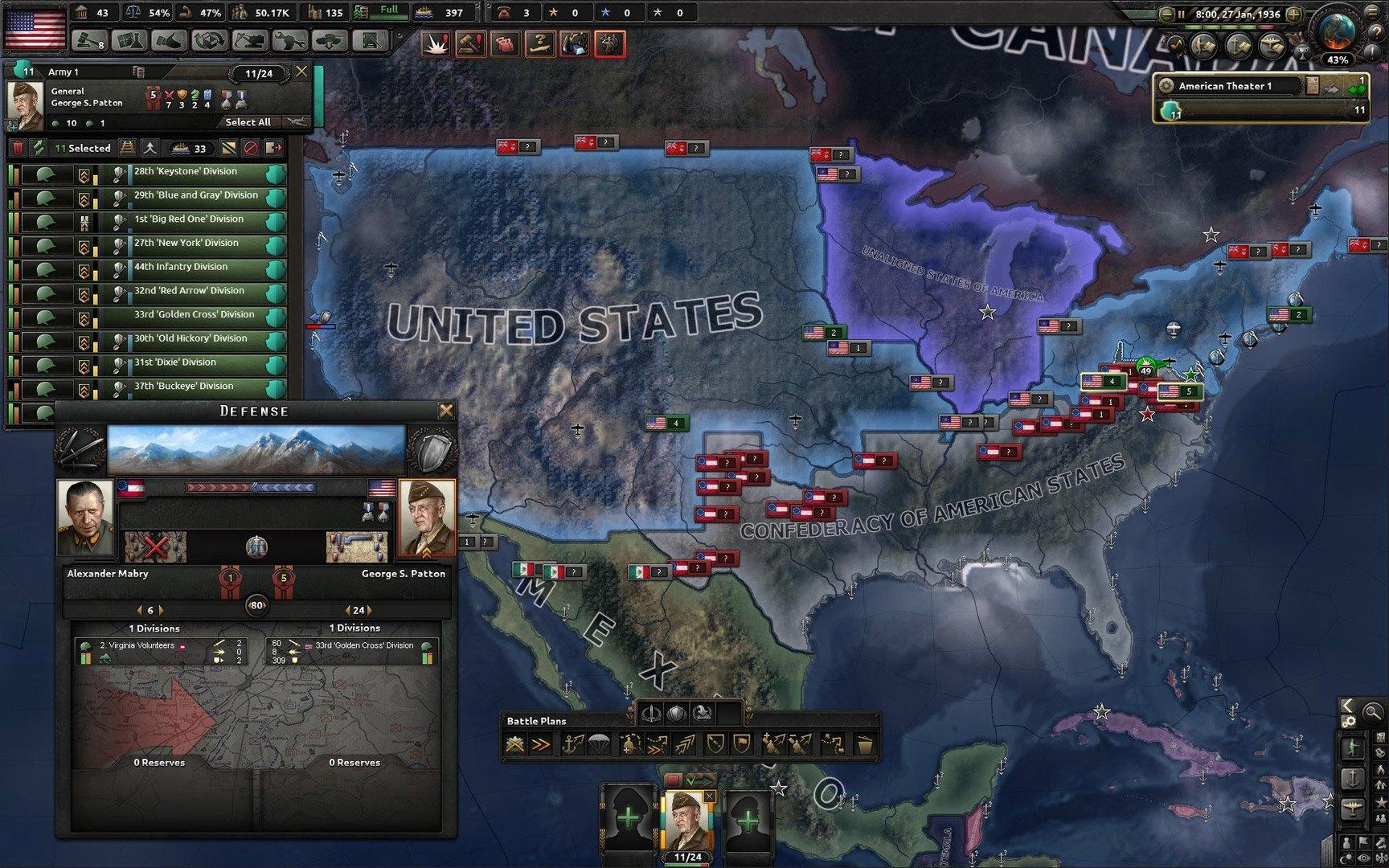The image size is (1389, 868).
Task: Select the paradrop order in Battle Plans
Action: pyautogui.click(x=600, y=743)
